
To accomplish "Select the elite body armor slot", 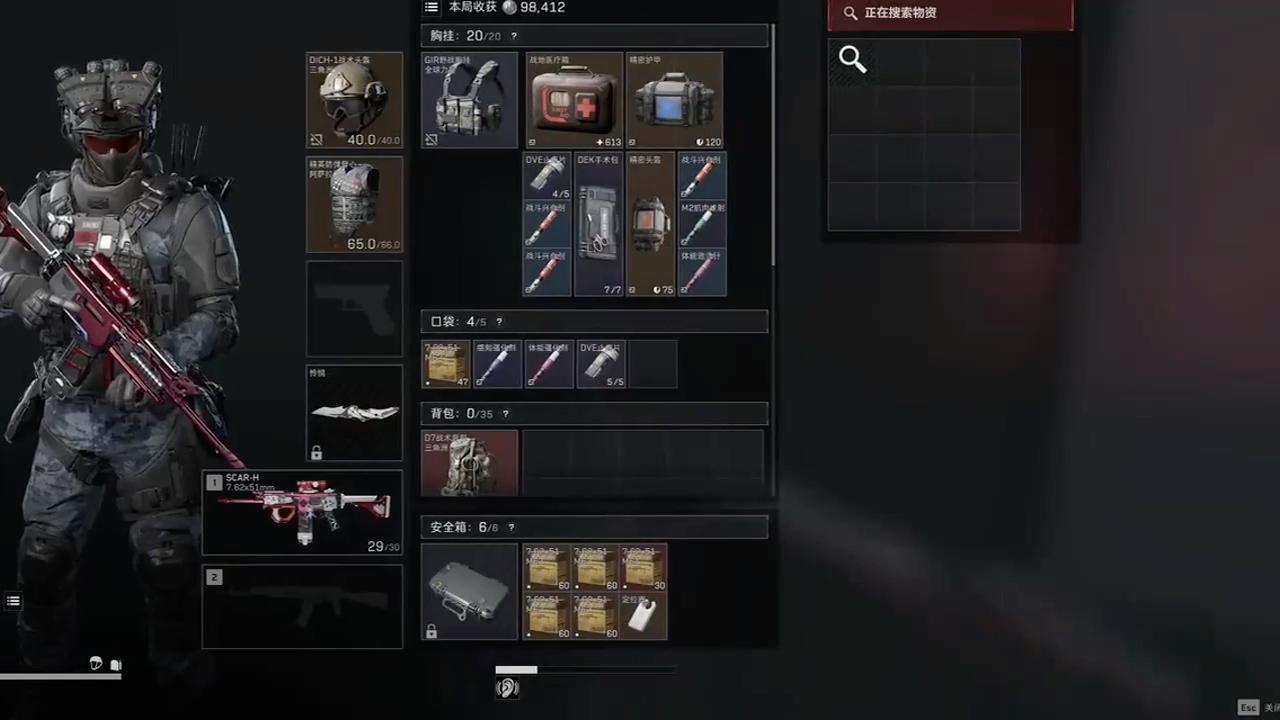I will click(x=354, y=204).
